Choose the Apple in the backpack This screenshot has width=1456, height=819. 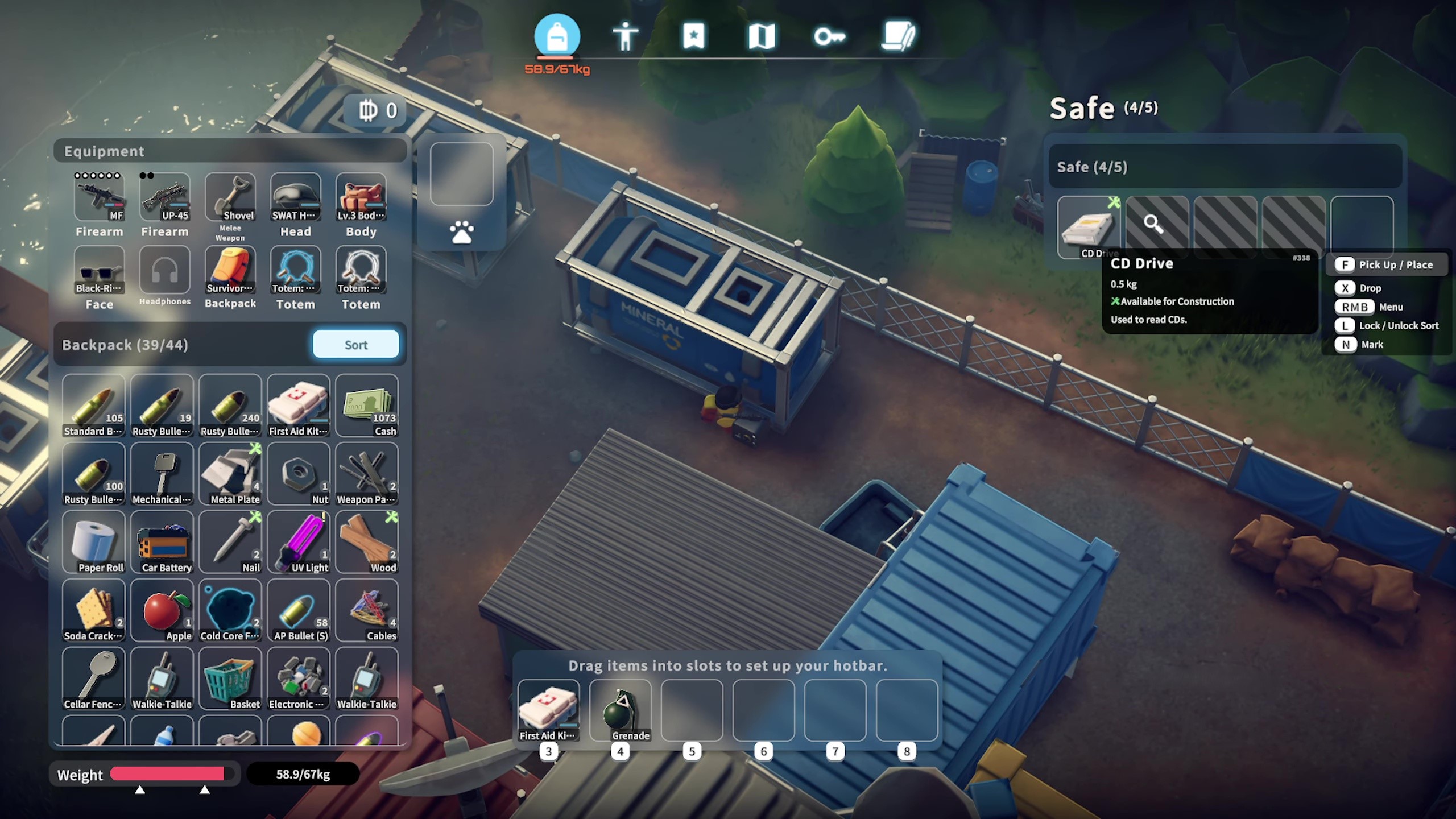(x=162, y=610)
